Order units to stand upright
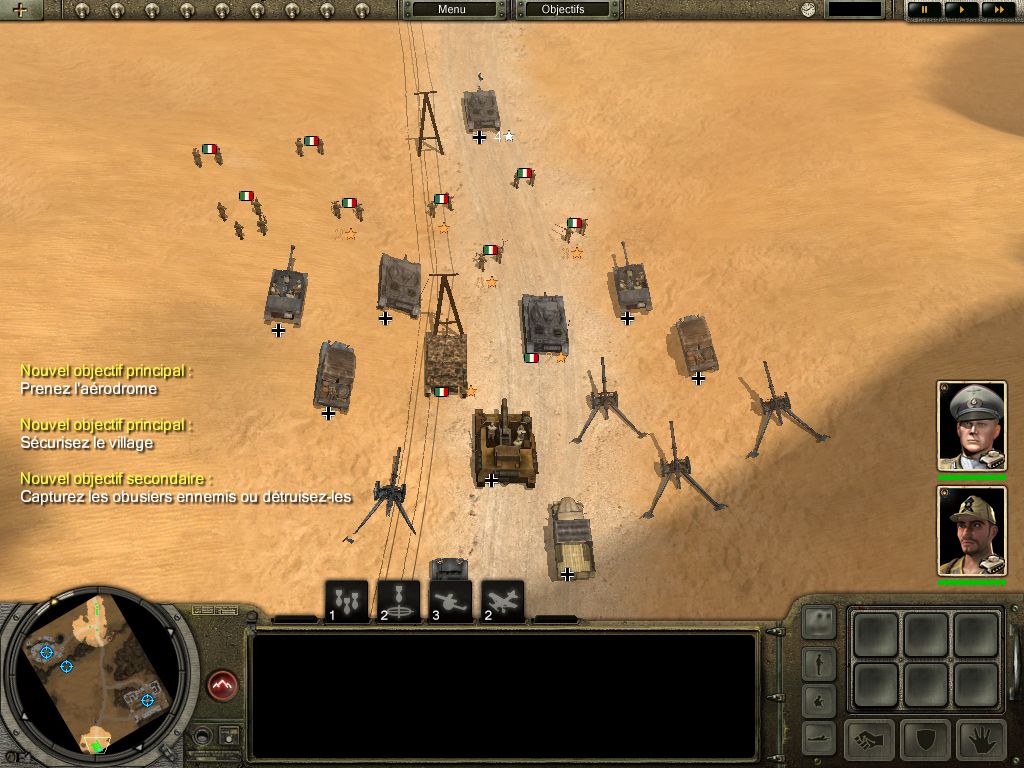The image size is (1024, 768). 819,662
